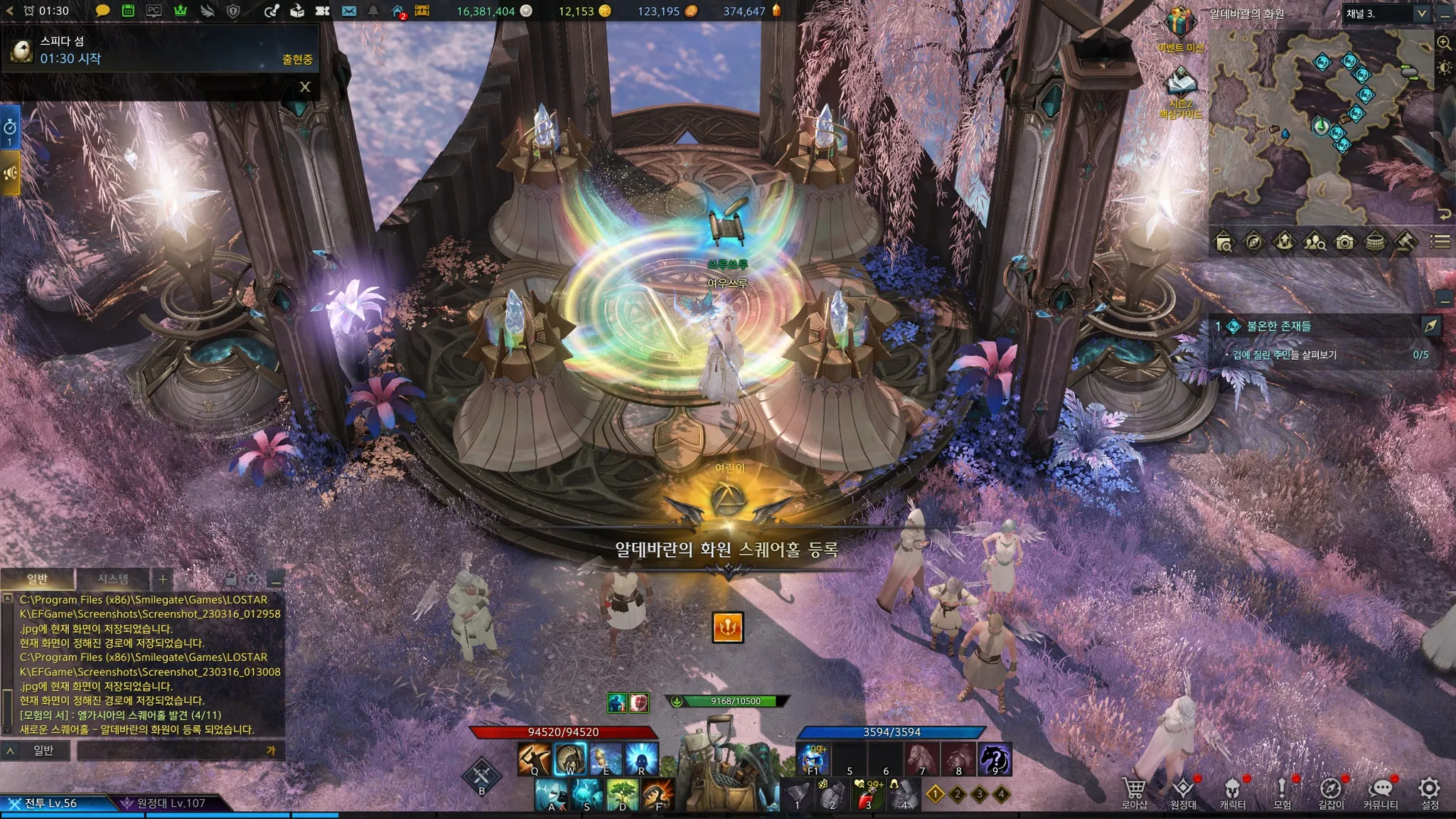Open the 설정 settings gear
Viewport: 1456px width, 819px height.
pyautogui.click(x=1429, y=791)
